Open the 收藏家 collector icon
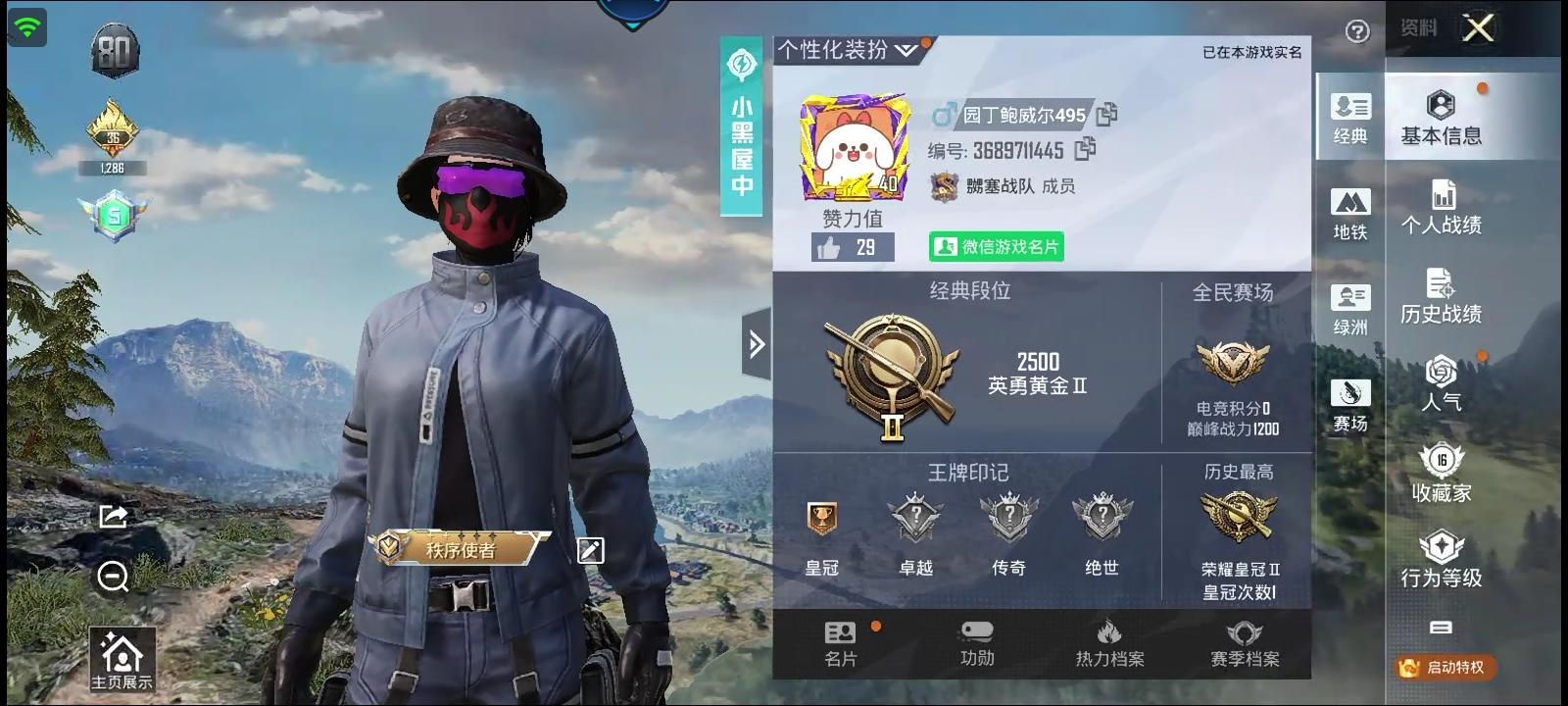Screen dimensions: 1568x706 1441,469
